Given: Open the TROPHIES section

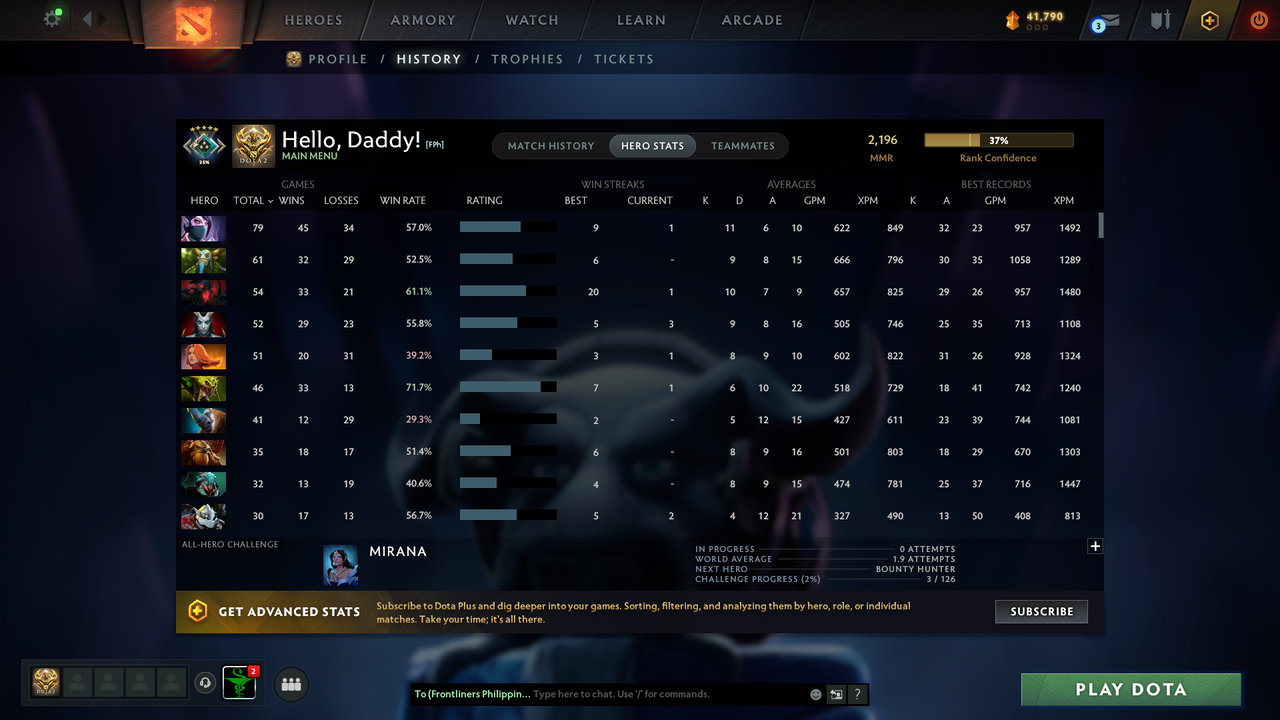Looking at the screenshot, I should click(x=527, y=59).
